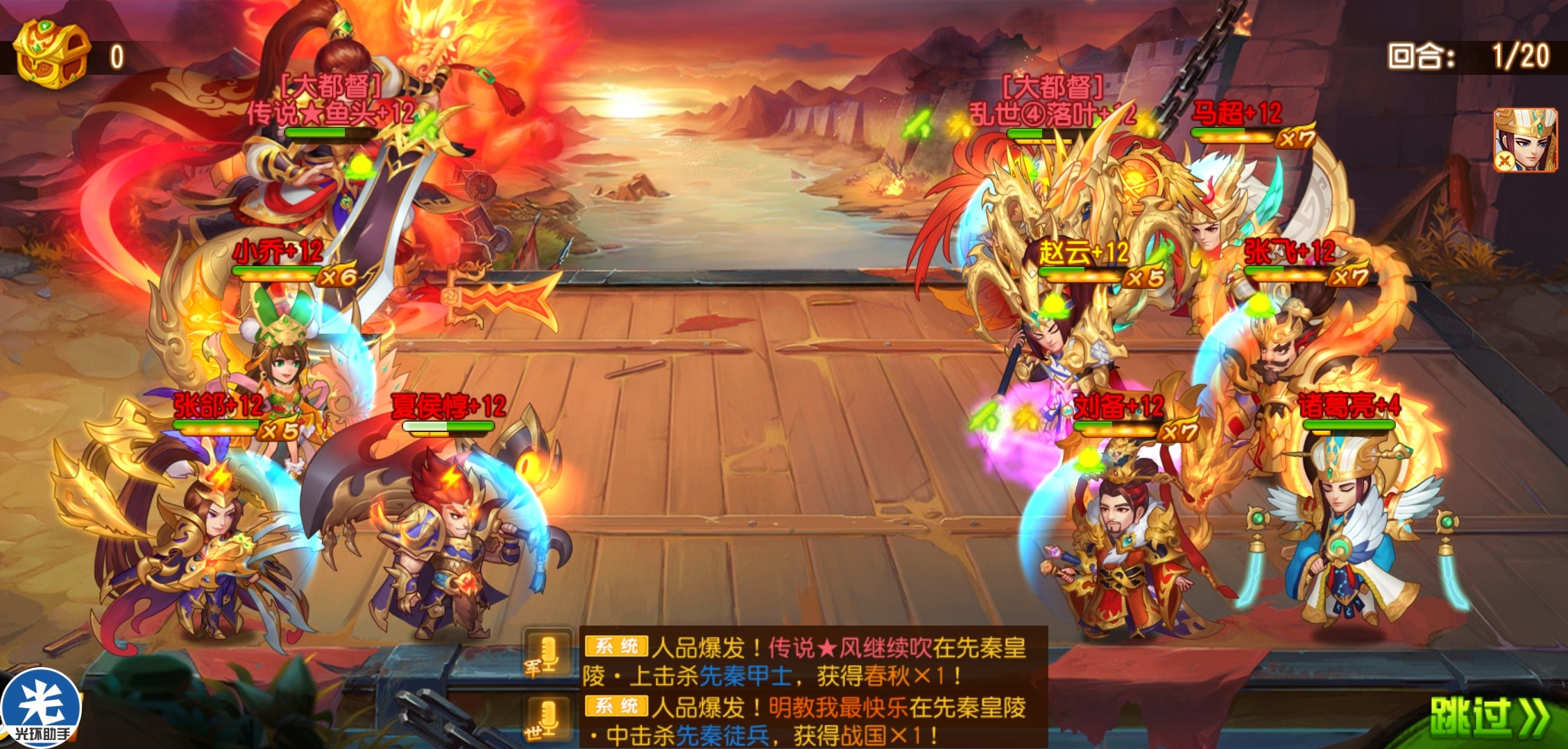1568x749 pixels.
Task: Open the system message chat box
Action: click(812, 688)
